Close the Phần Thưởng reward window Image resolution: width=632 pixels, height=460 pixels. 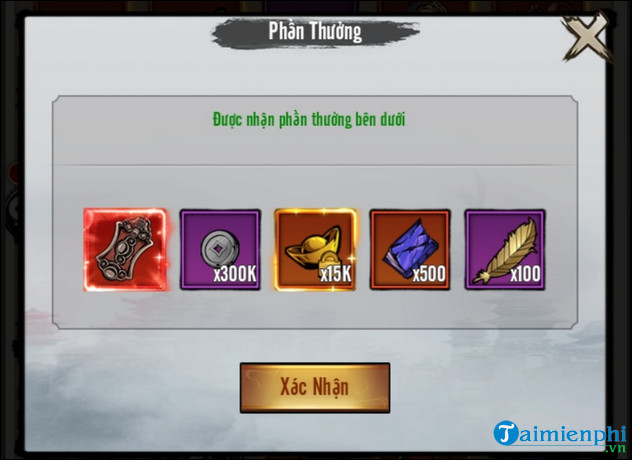pyautogui.click(x=584, y=40)
